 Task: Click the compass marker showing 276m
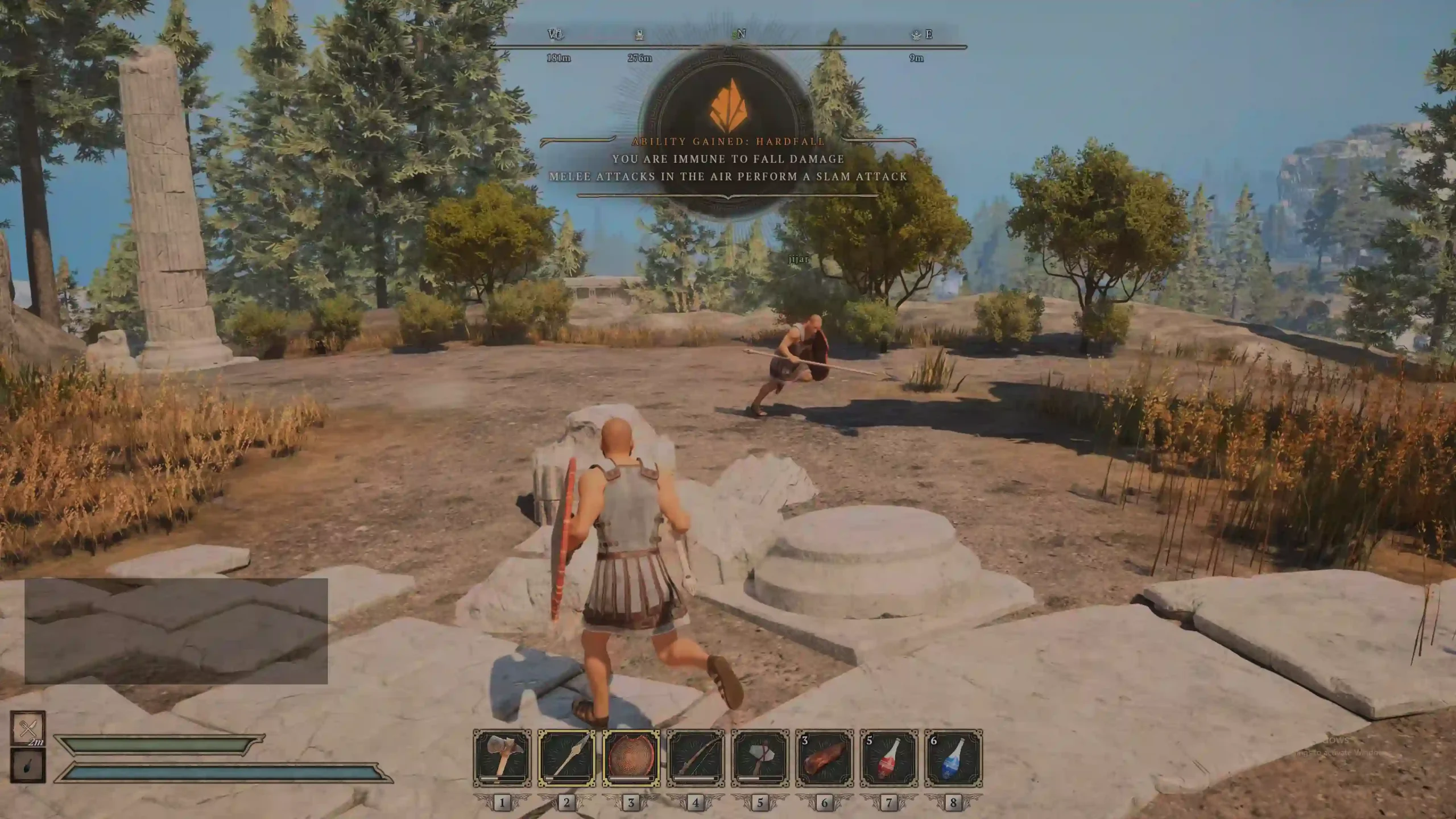pos(639,35)
